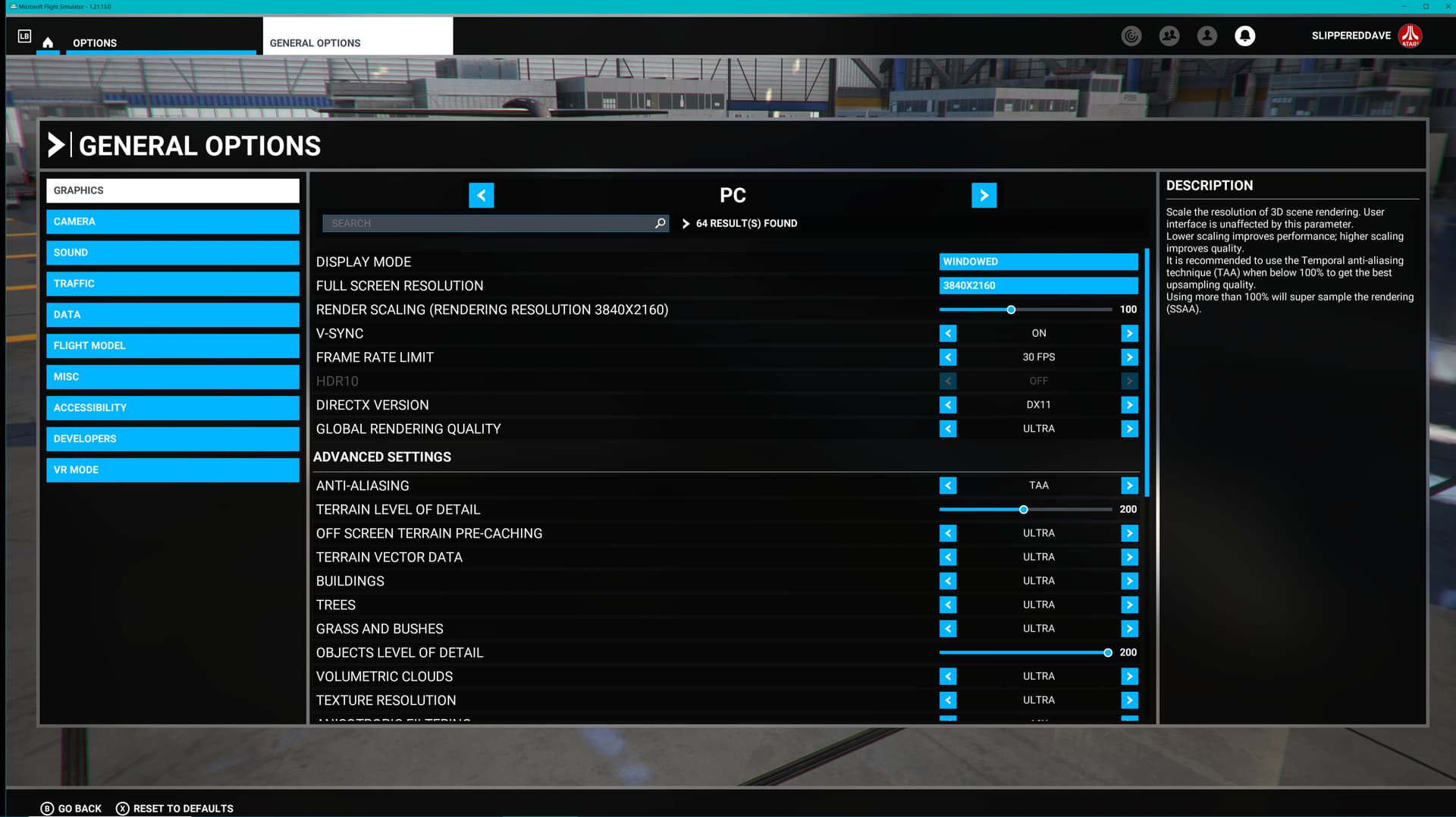Open your player profile icon
Viewport: 1456px width, 817px height.
(x=1207, y=36)
